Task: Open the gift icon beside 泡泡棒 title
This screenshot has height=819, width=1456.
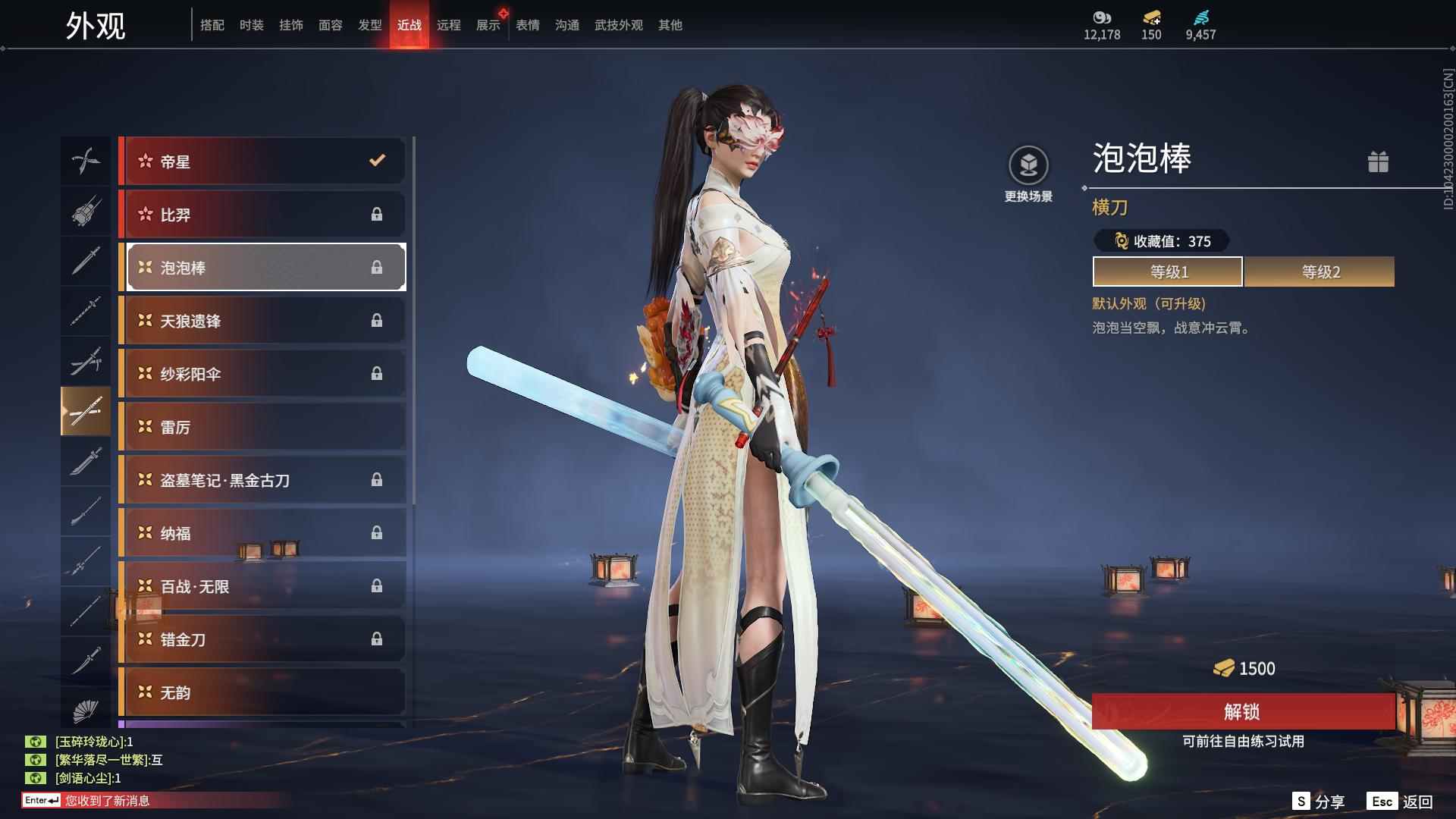Action: click(1379, 162)
